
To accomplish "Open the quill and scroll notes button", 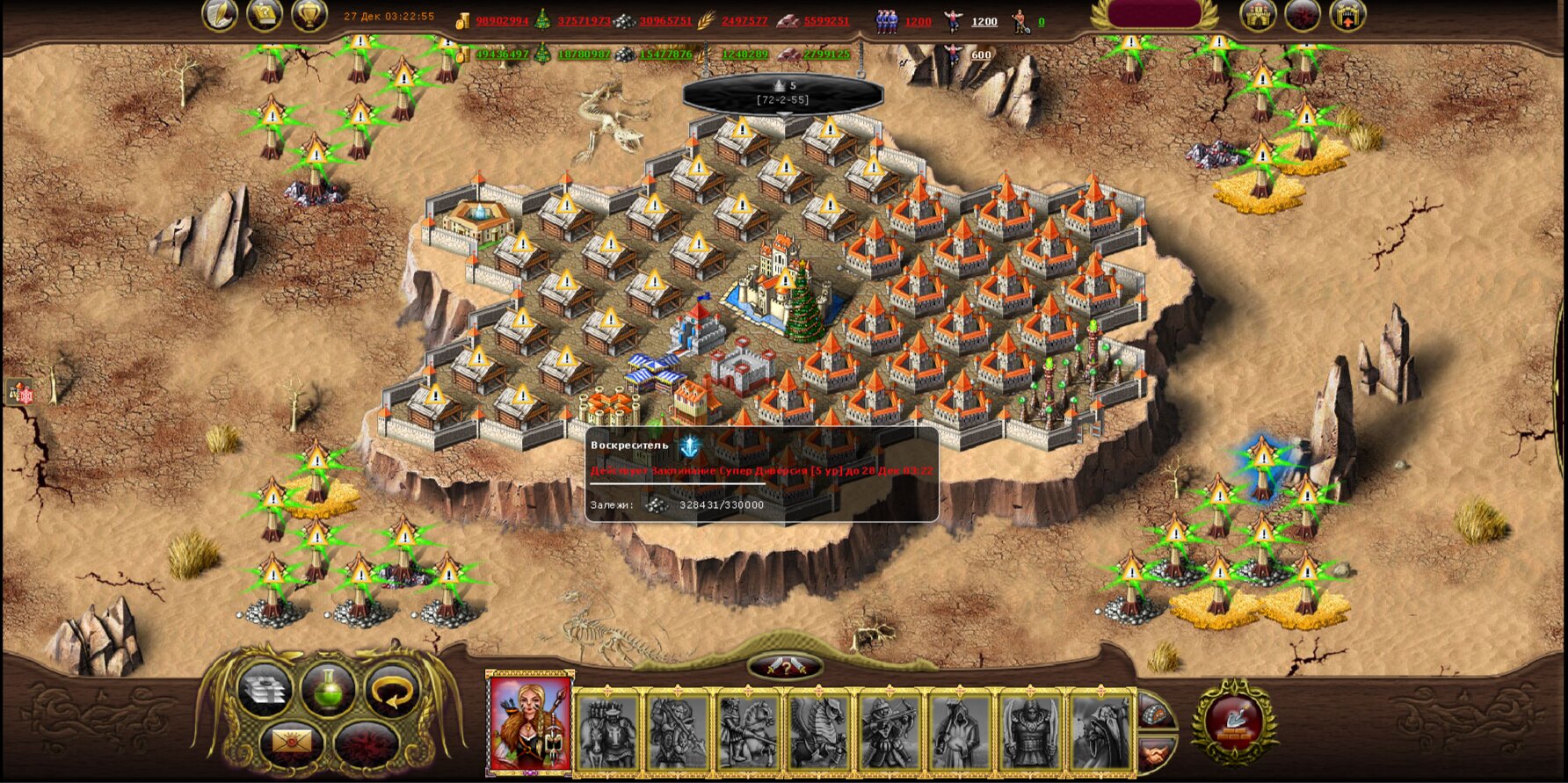I will coord(220,15).
